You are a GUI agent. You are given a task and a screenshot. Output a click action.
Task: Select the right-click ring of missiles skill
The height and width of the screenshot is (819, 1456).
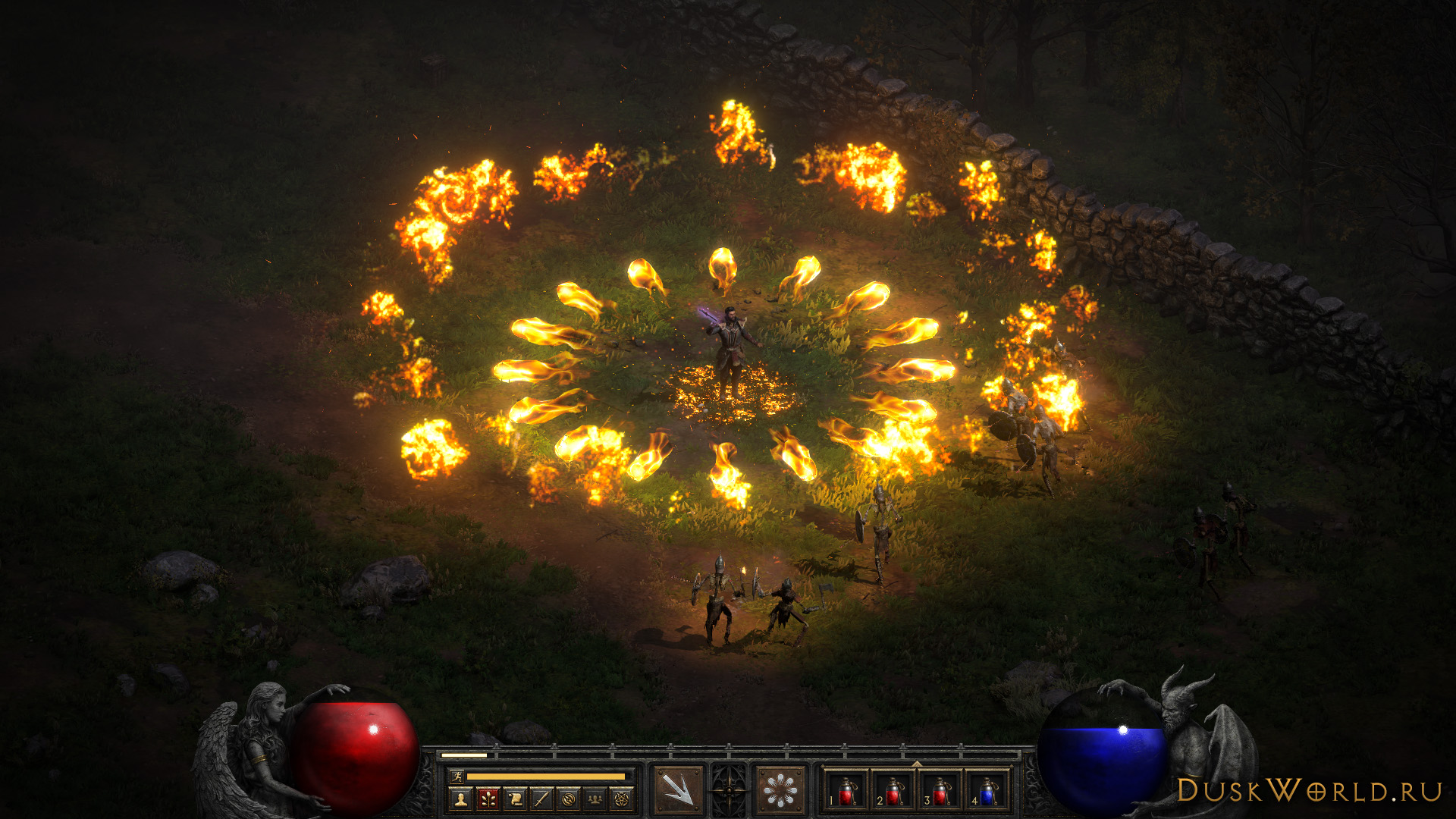(x=780, y=790)
